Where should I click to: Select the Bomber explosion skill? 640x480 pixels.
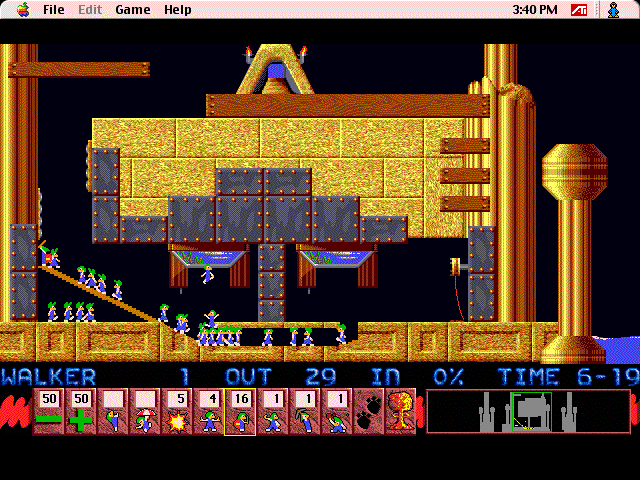point(176,412)
